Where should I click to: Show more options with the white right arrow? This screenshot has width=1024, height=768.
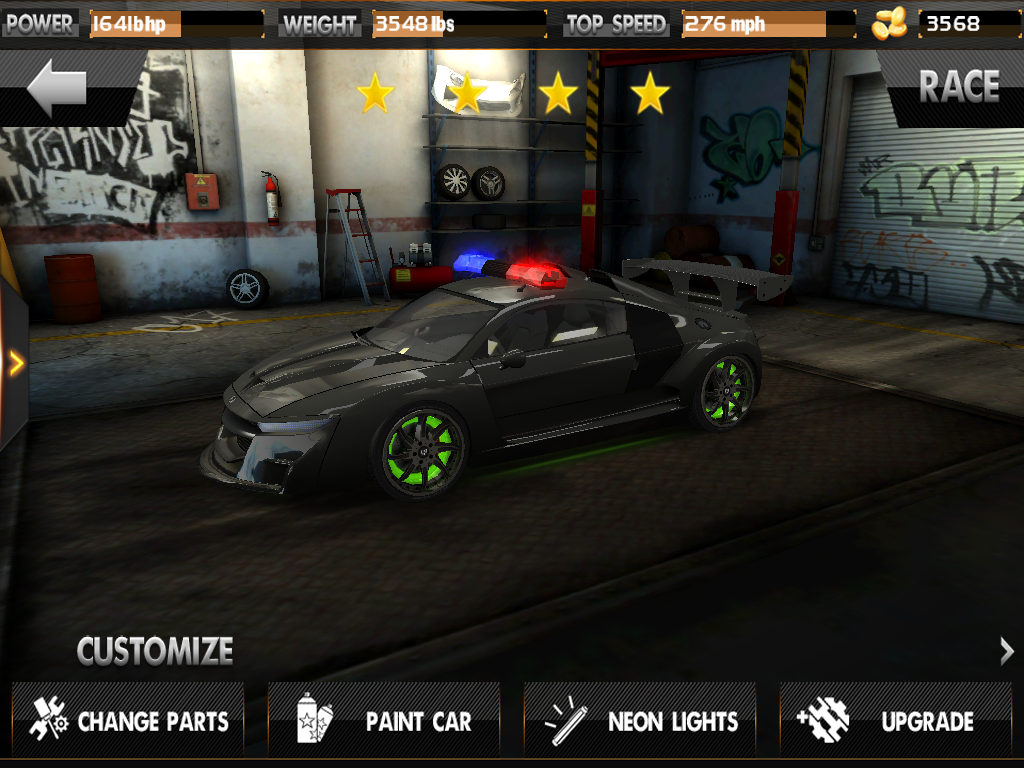click(1006, 652)
